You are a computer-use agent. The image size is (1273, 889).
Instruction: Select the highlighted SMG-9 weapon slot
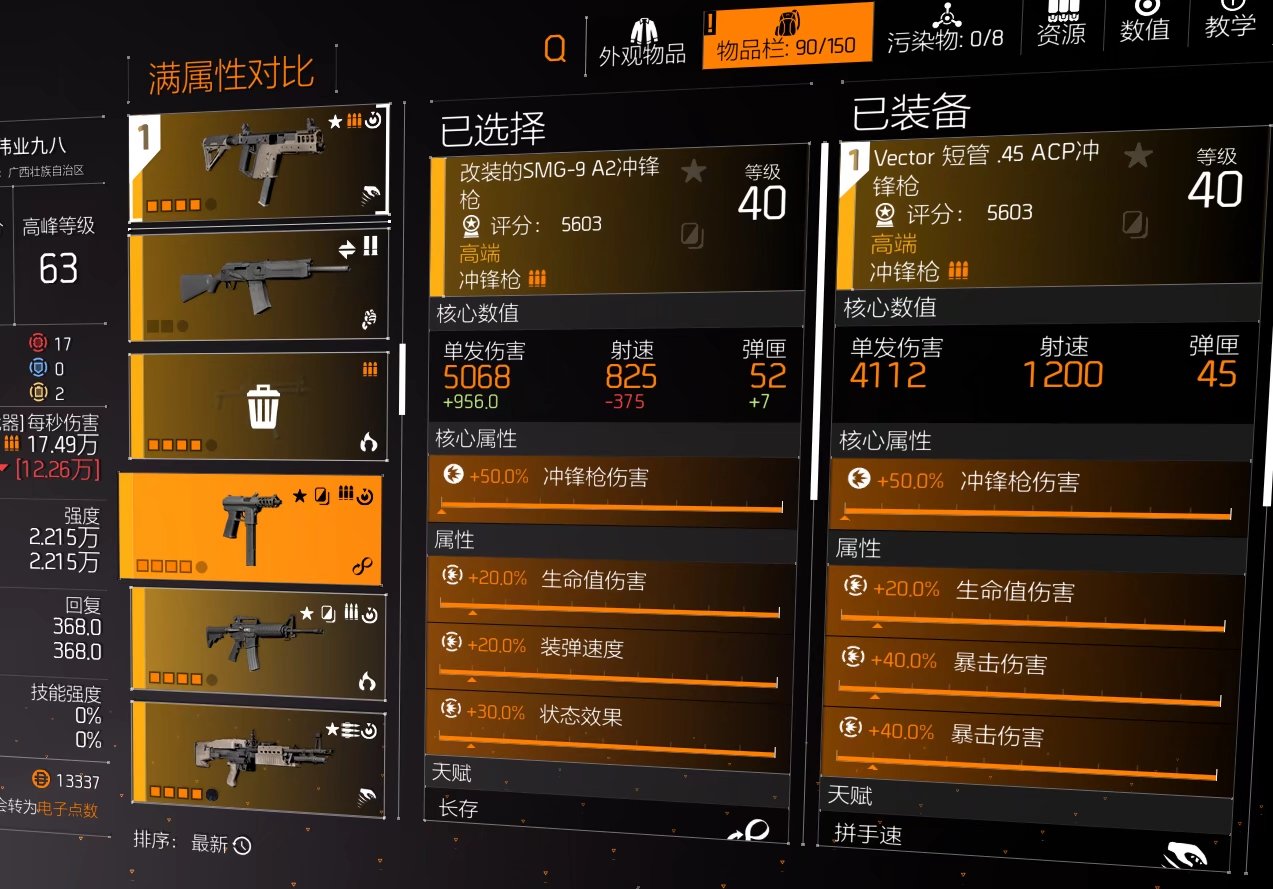pyautogui.click(x=250, y=526)
